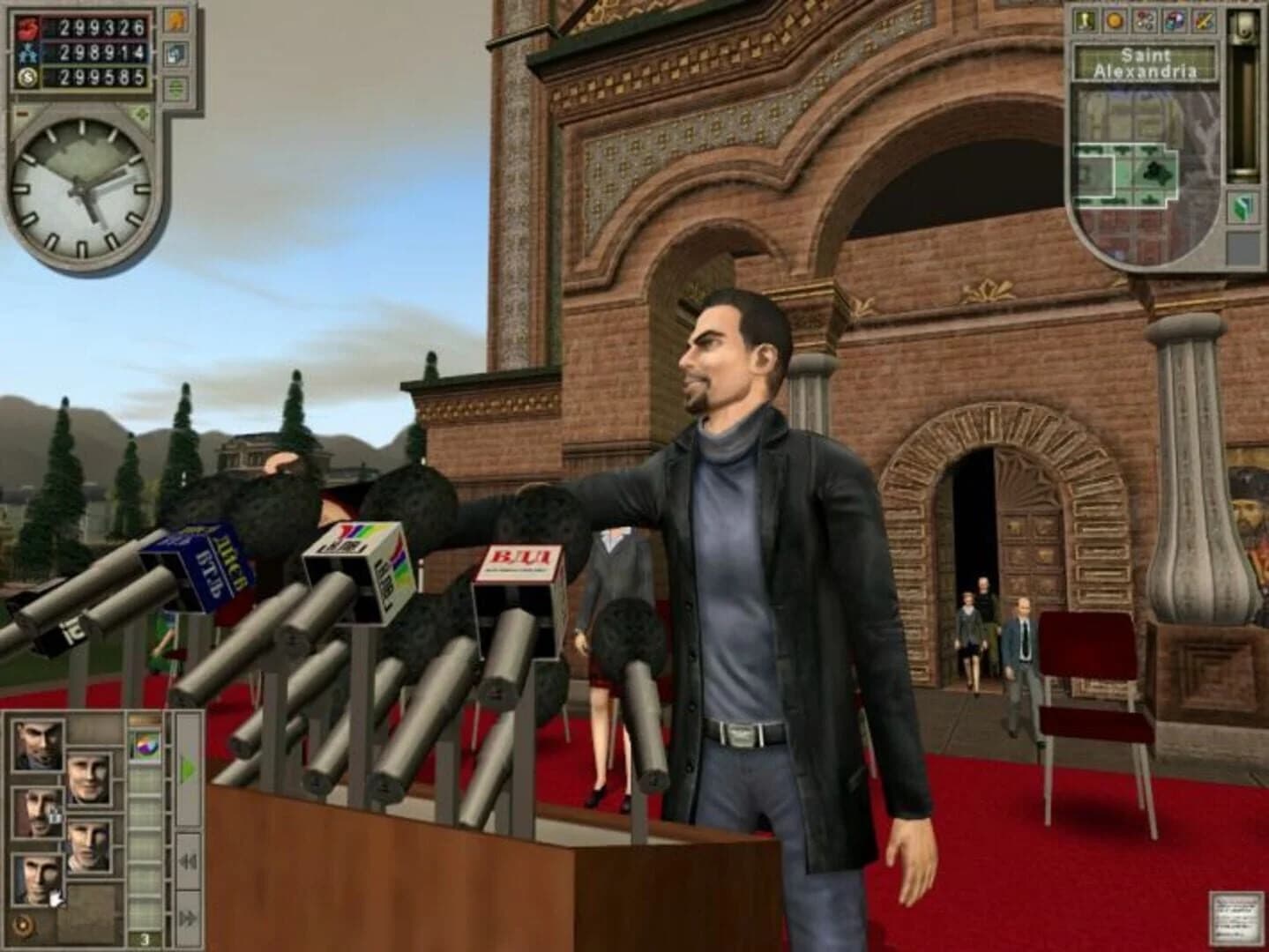Open the gold coin resource panel above minimap
1269x952 pixels.
[x=1114, y=20]
